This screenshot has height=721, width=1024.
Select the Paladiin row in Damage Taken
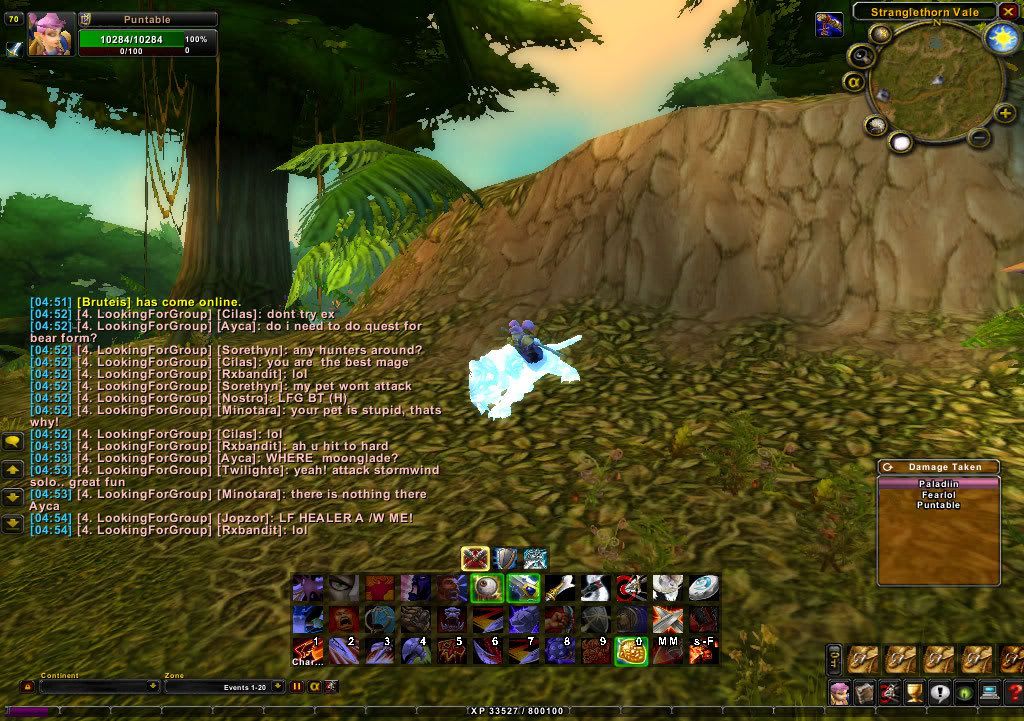coord(938,483)
